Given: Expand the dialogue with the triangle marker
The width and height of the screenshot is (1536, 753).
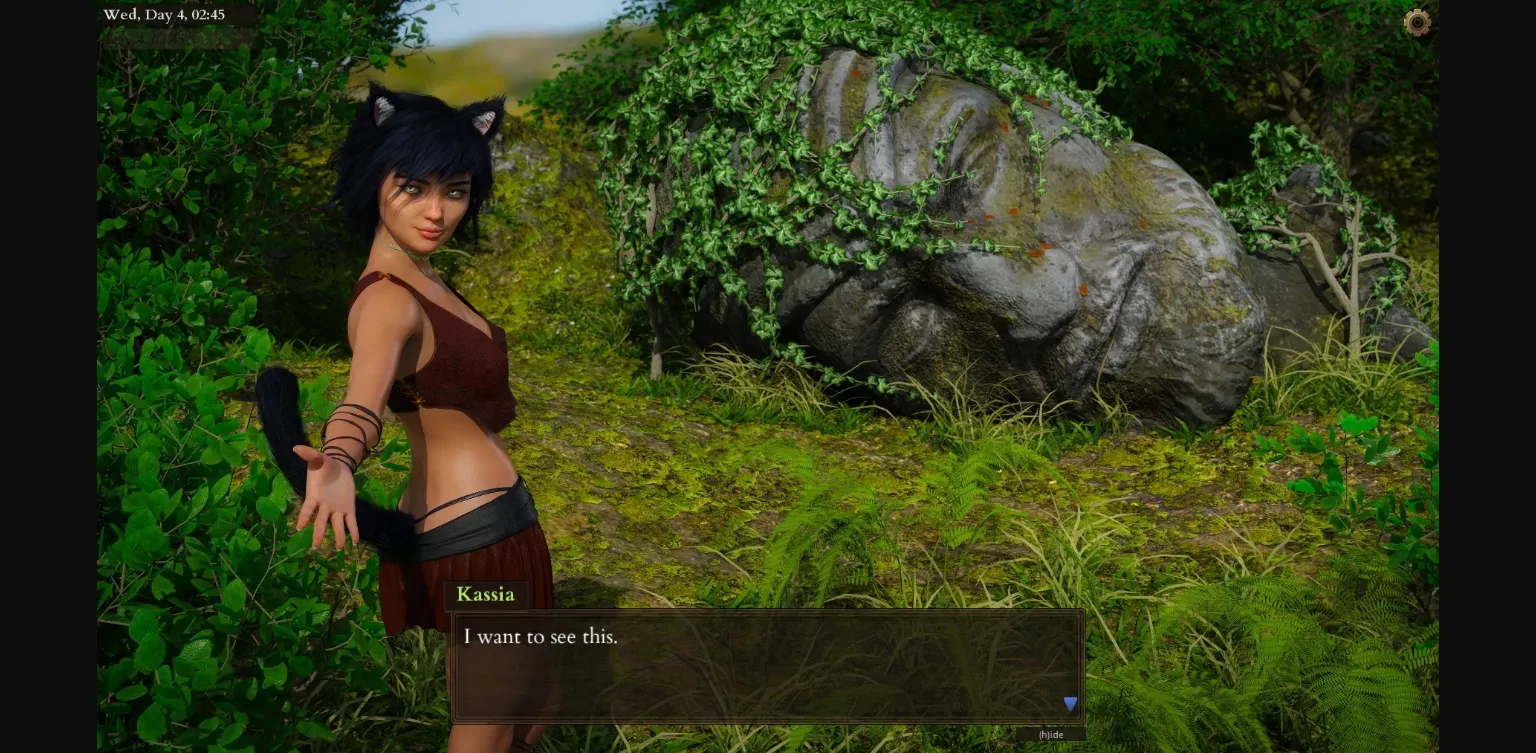Looking at the screenshot, I should 1070,703.
